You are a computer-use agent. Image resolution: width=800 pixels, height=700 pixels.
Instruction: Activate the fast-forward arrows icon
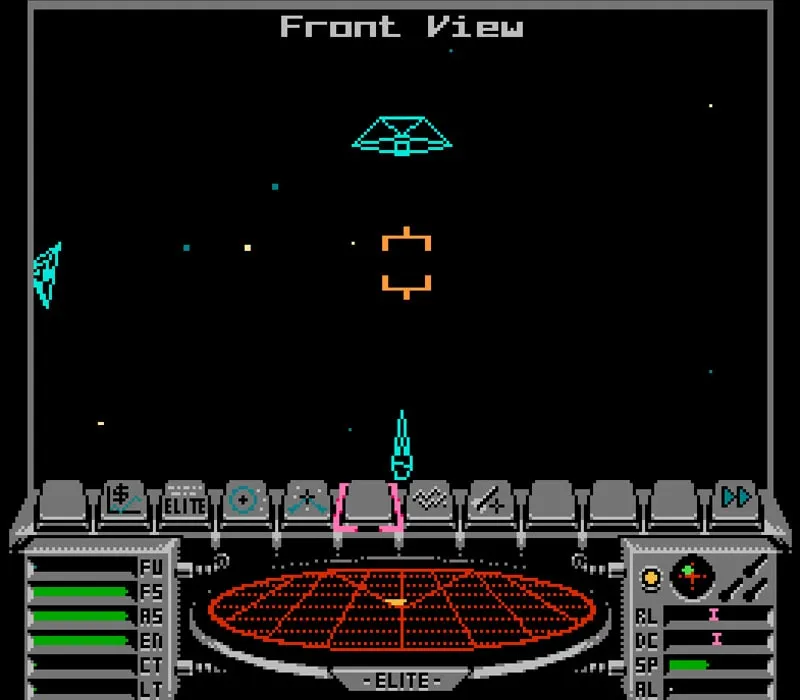pyautogui.click(x=737, y=498)
